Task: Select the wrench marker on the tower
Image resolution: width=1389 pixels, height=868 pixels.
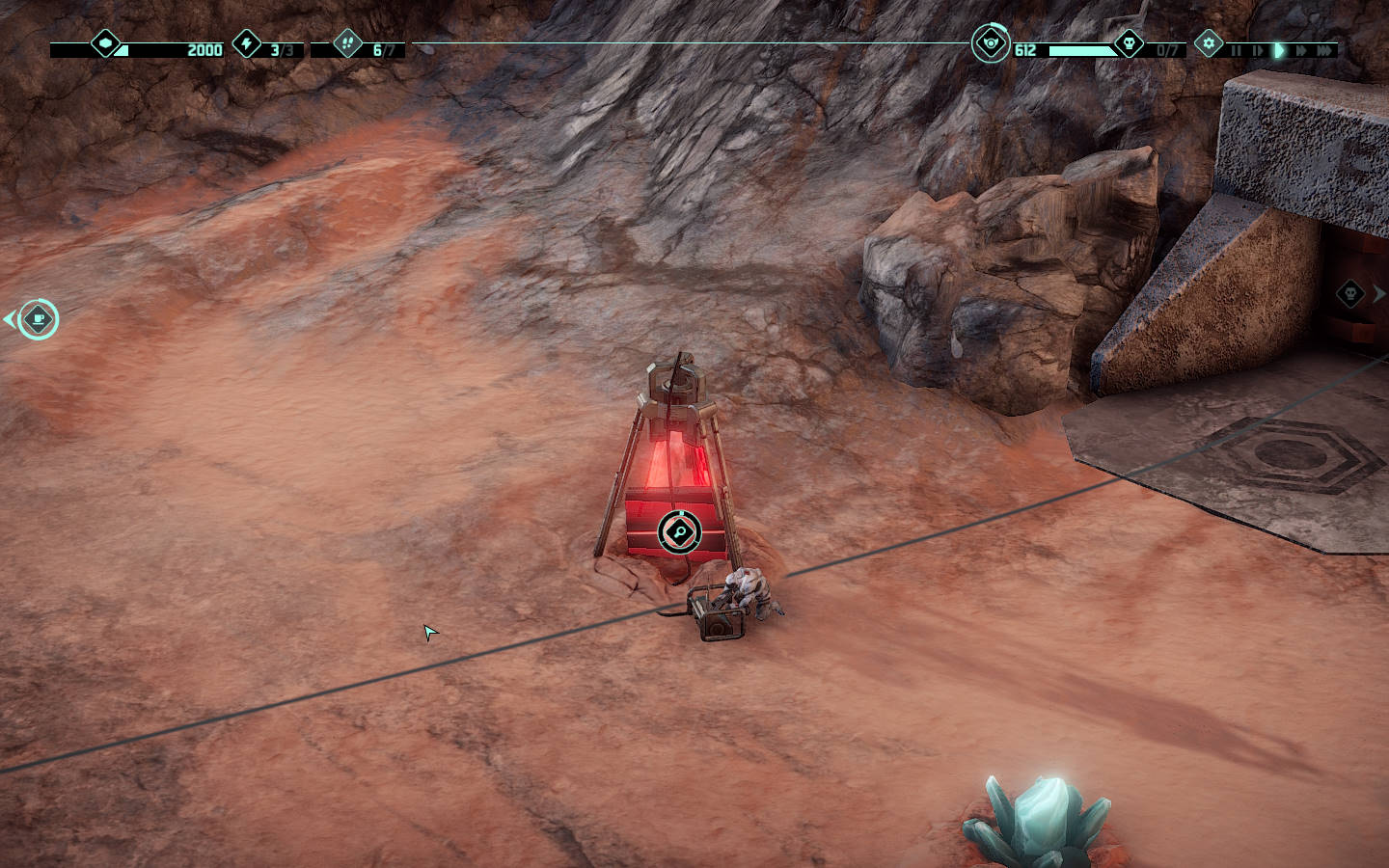Action: (x=679, y=531)
